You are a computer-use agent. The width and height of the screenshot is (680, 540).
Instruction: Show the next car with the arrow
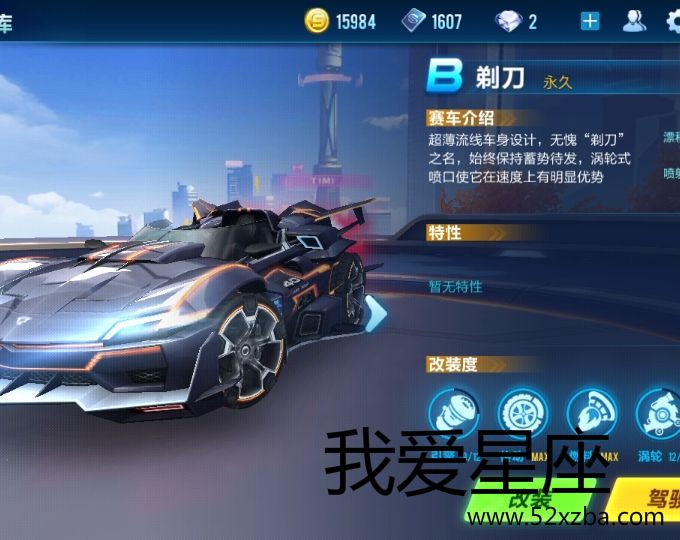click(x=376, y=313)
